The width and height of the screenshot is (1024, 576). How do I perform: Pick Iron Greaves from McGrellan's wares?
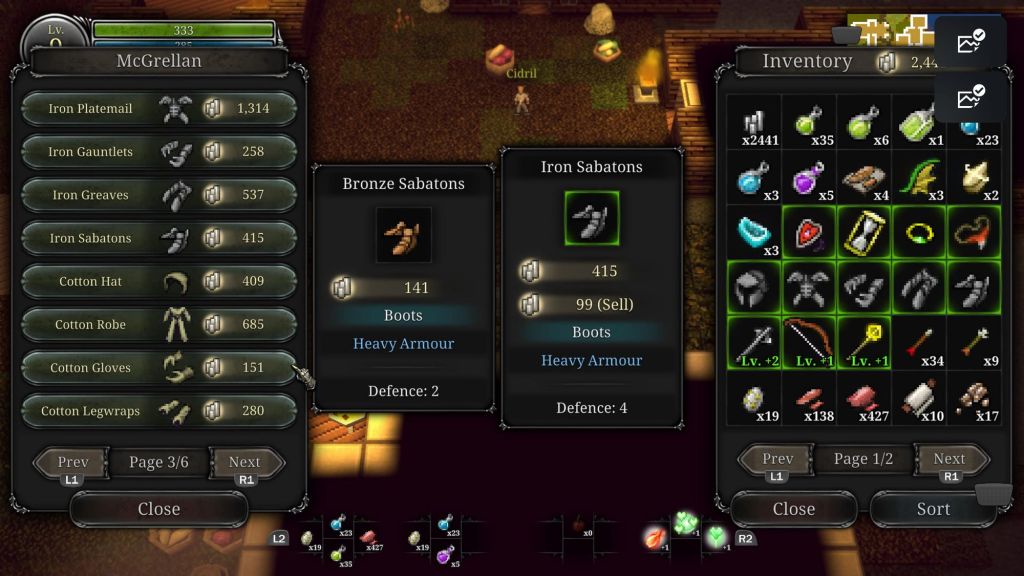pos(158,195)
